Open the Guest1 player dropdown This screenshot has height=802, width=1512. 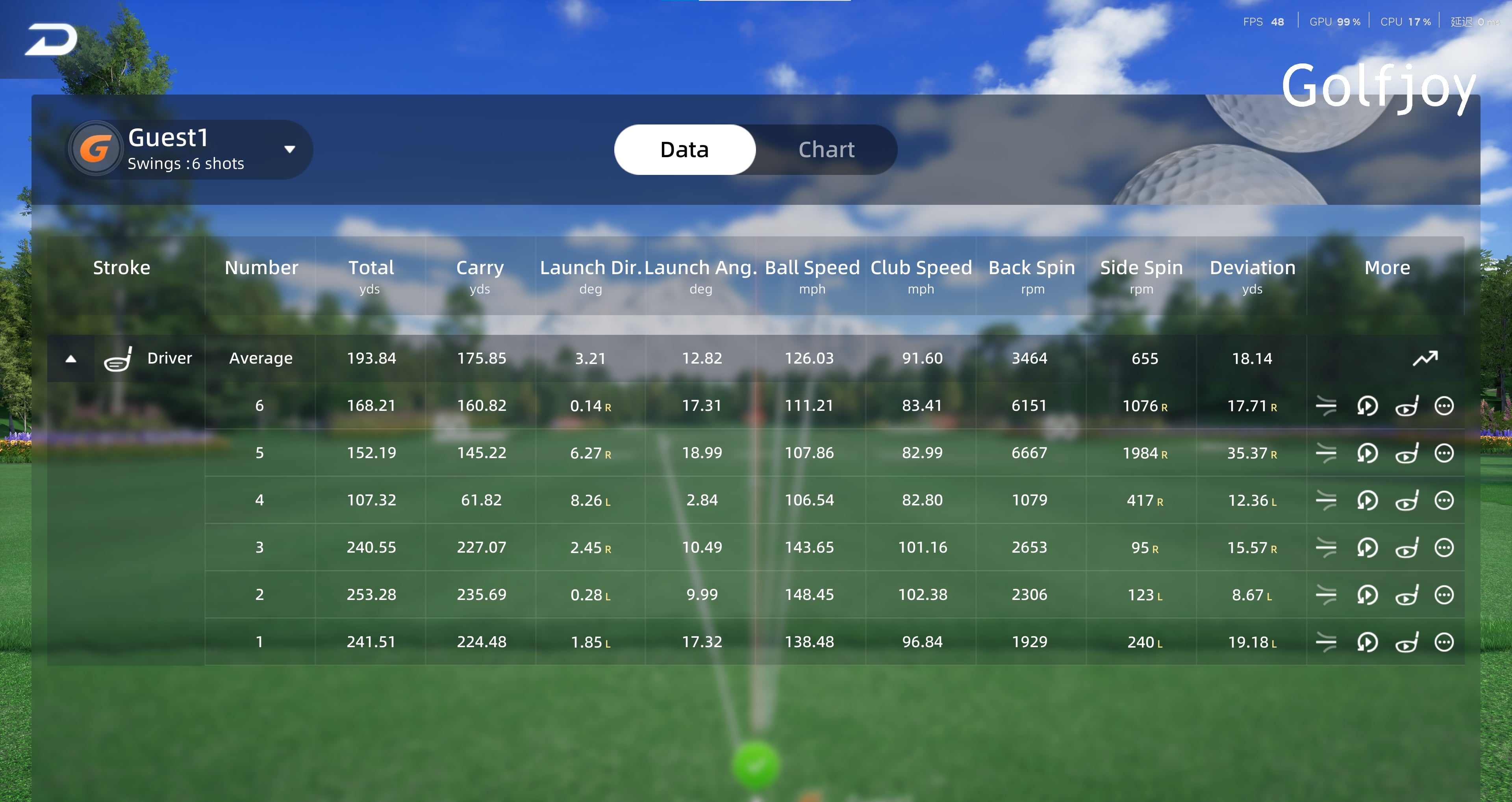click(289, 149)
